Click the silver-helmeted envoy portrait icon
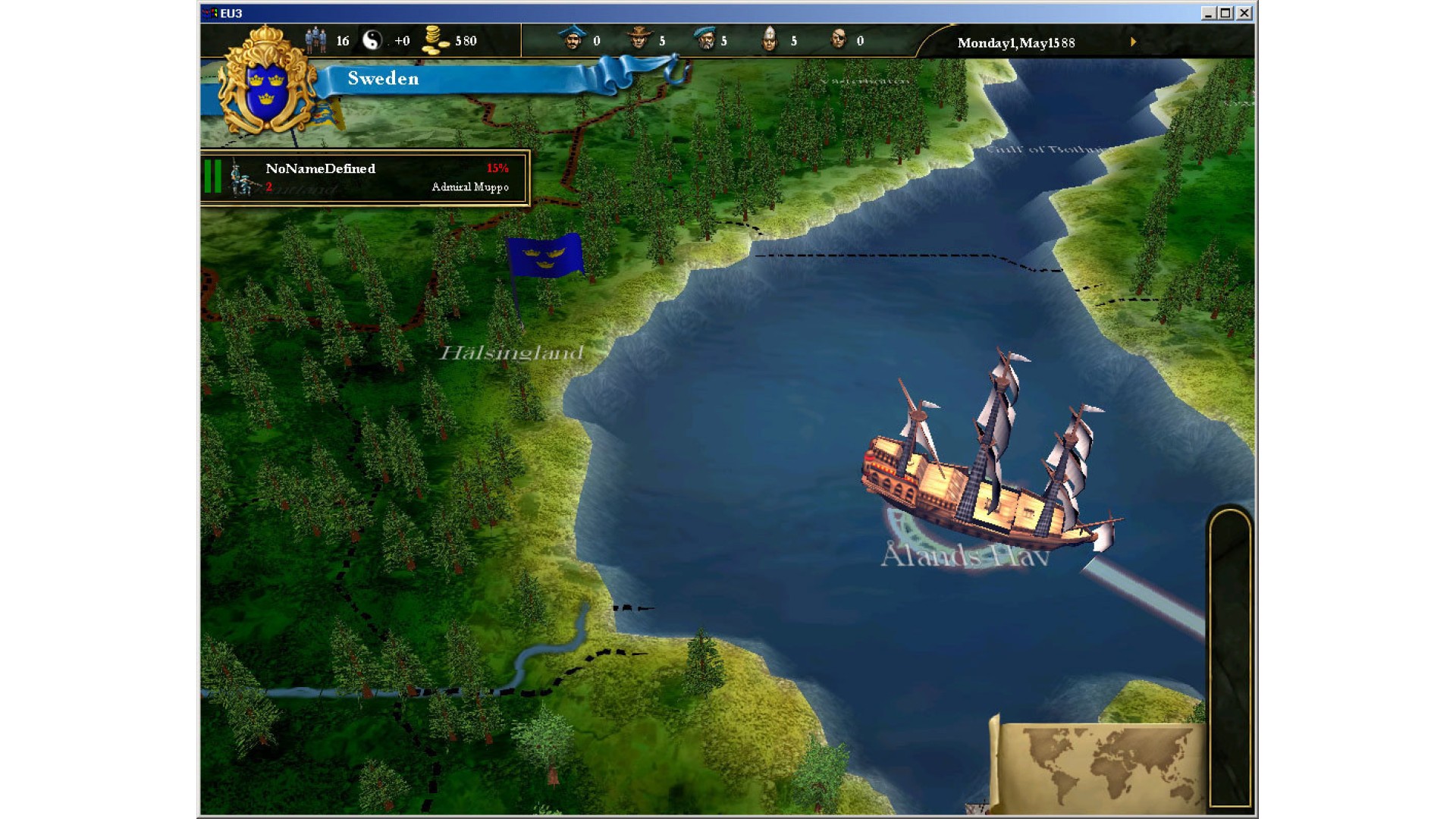Viewport: 1456px width, 819px height. (770, 39)
